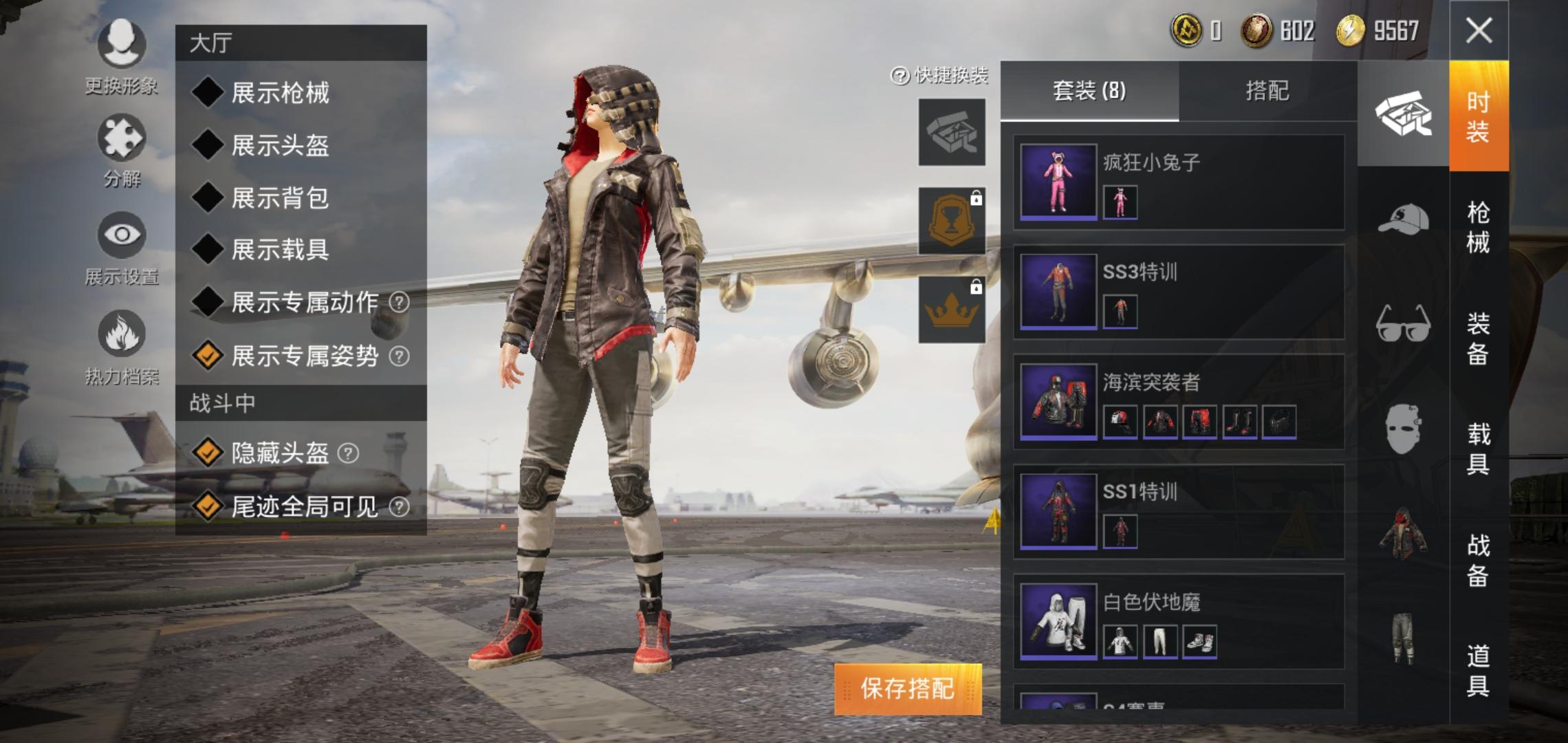Pick the SS1特训 outfit set
Screen dimensions: 1568x743
tap(1179, 513)
